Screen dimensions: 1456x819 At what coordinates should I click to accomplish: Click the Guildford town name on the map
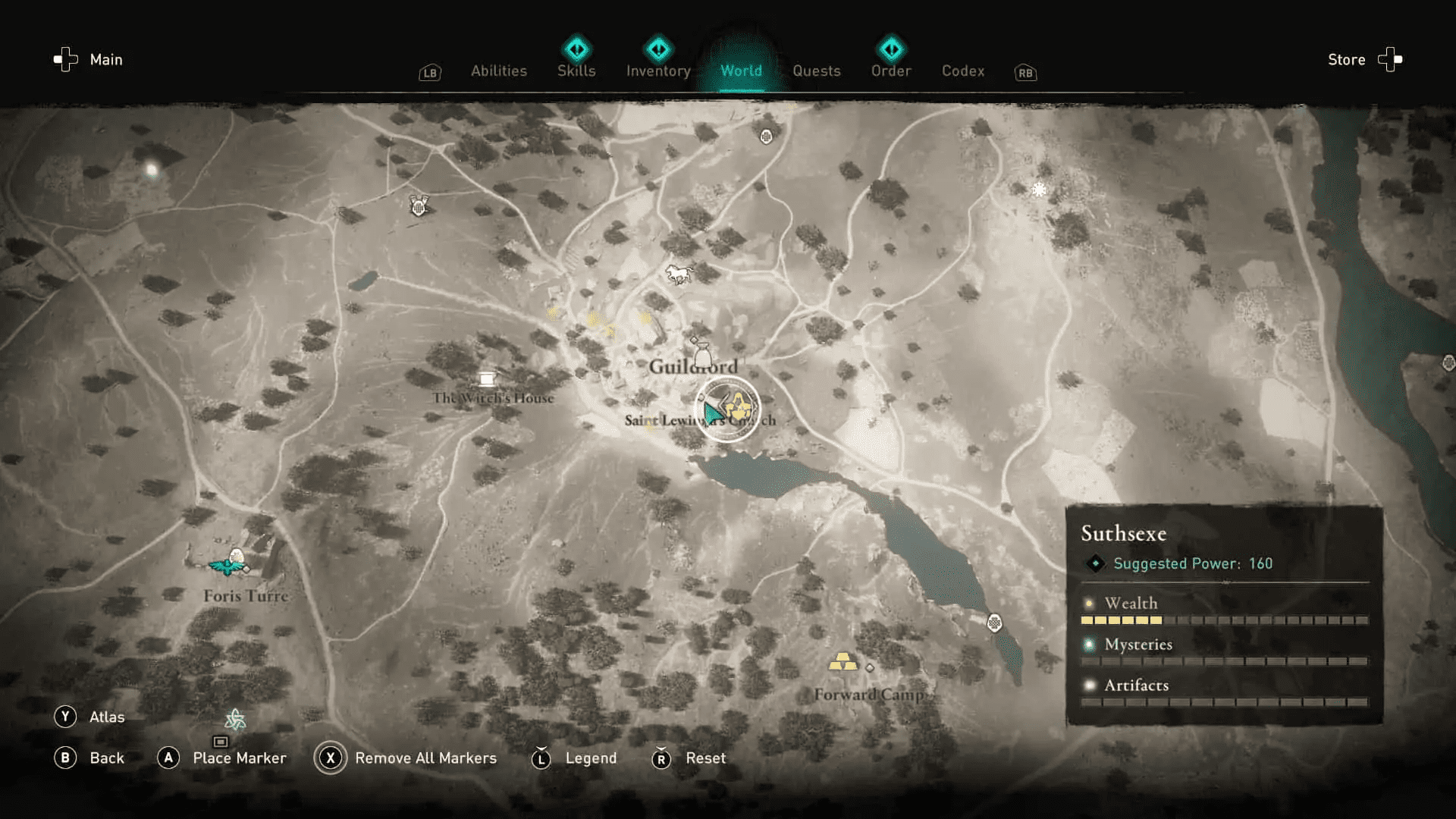pyautogui.click(x=695, y=365)
